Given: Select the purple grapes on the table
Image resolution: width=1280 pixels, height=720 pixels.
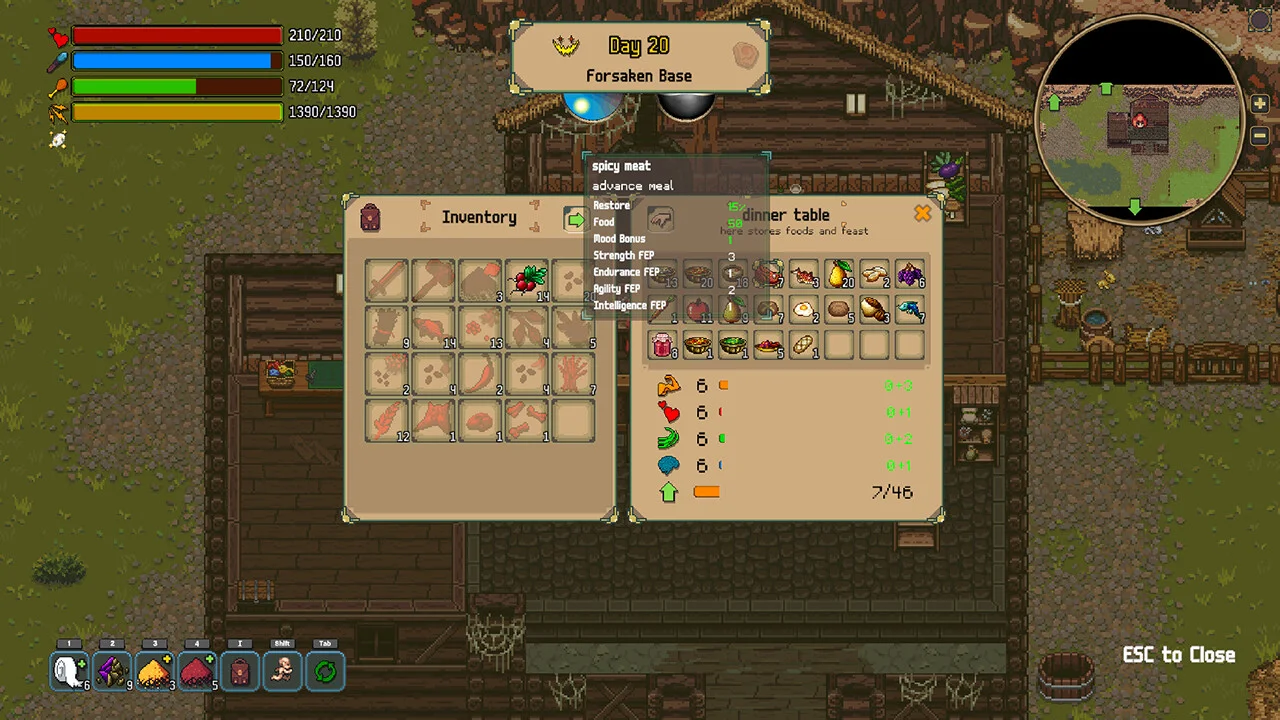Looking at the screenshot, I should coord(909,275).
